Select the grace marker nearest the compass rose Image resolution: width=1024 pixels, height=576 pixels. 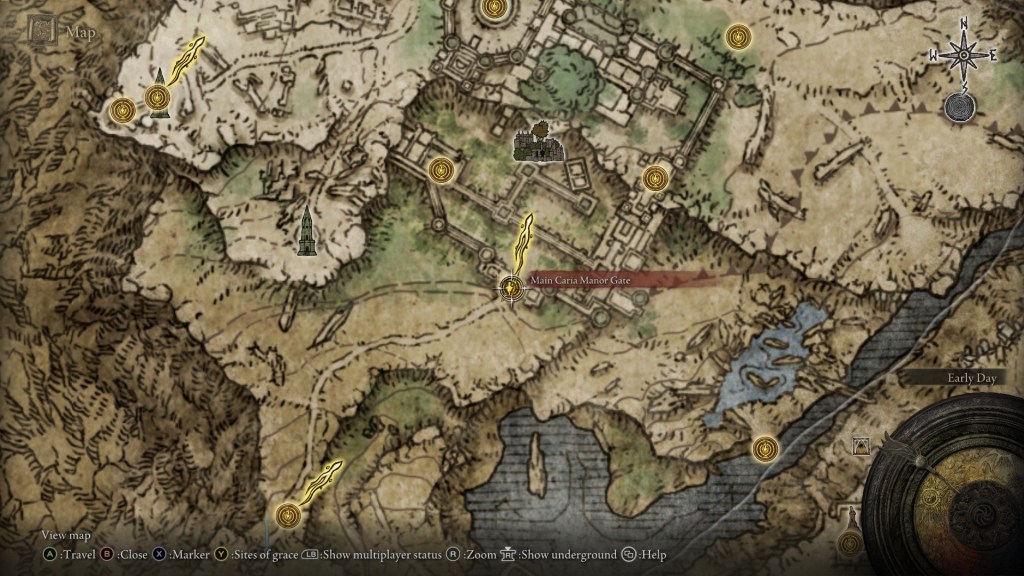click(738, 37)
